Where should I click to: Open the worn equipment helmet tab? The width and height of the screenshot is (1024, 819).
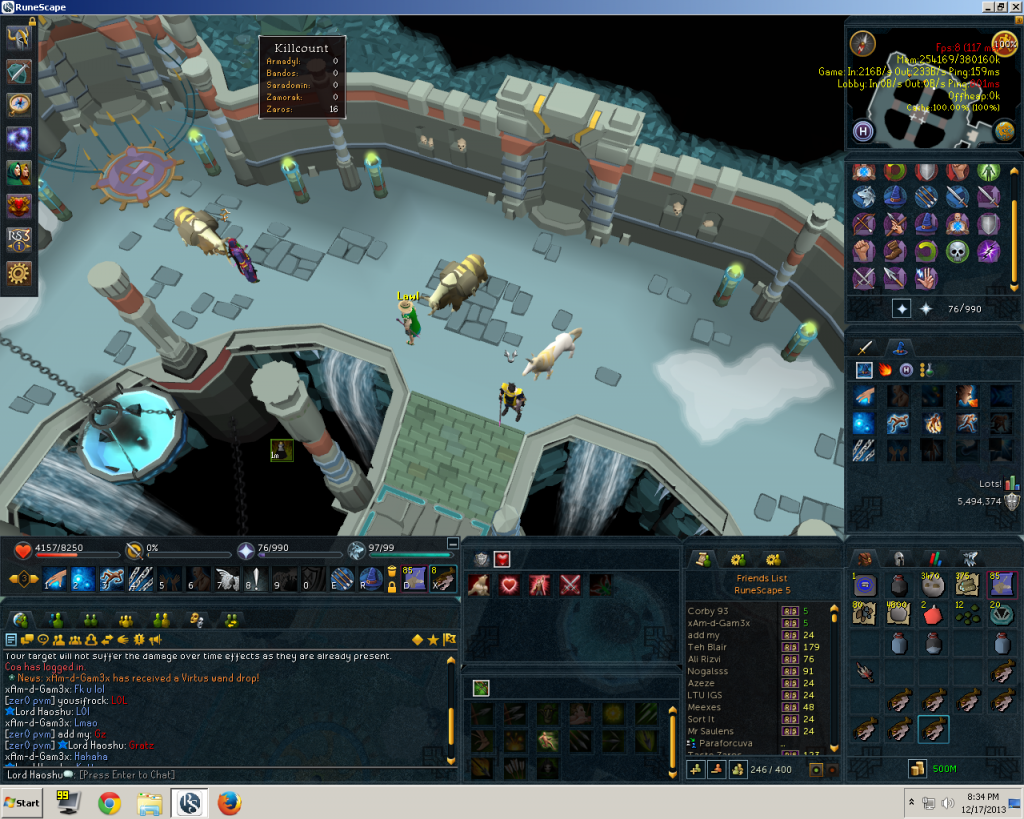898,559
